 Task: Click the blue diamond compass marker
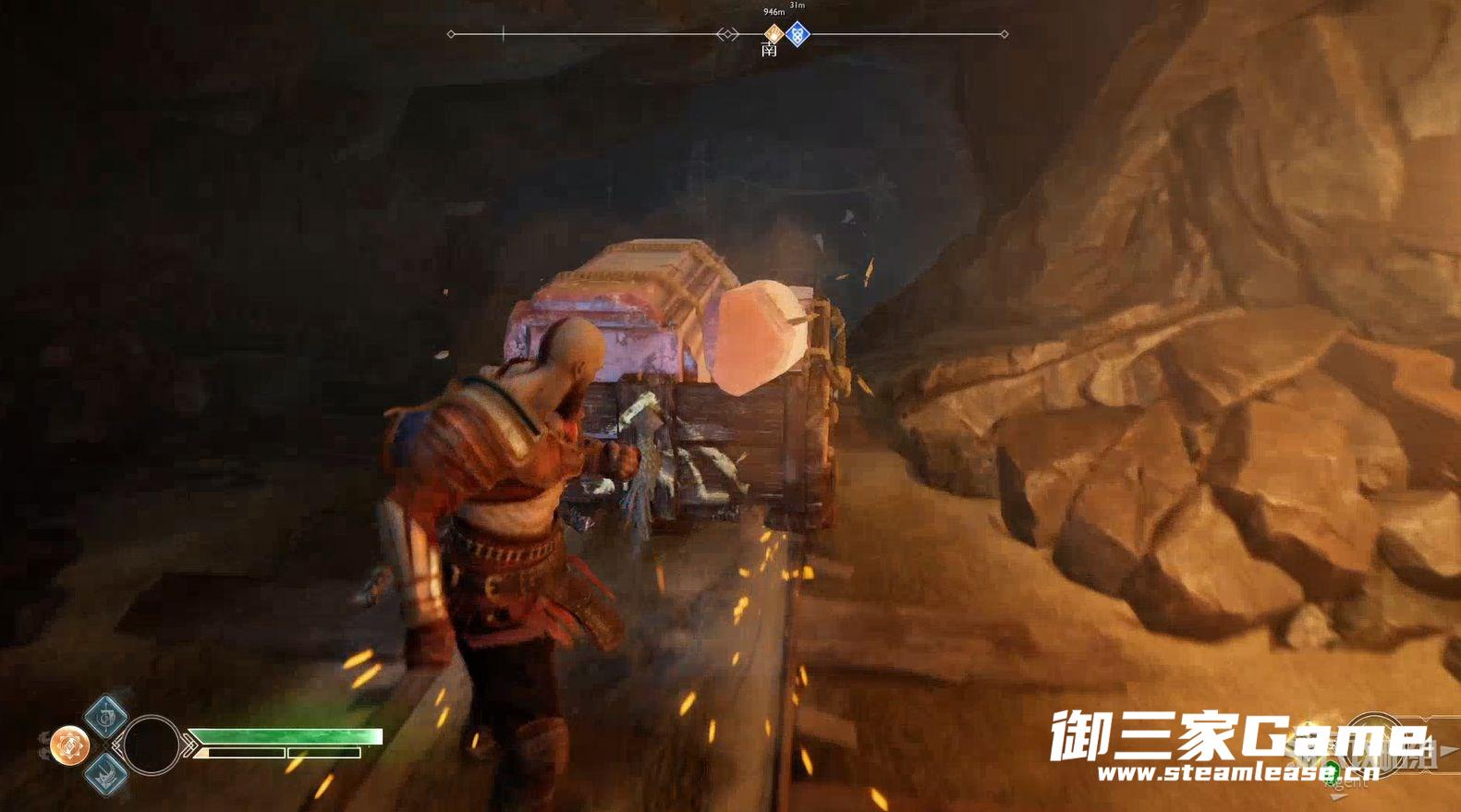click(798, 34)
